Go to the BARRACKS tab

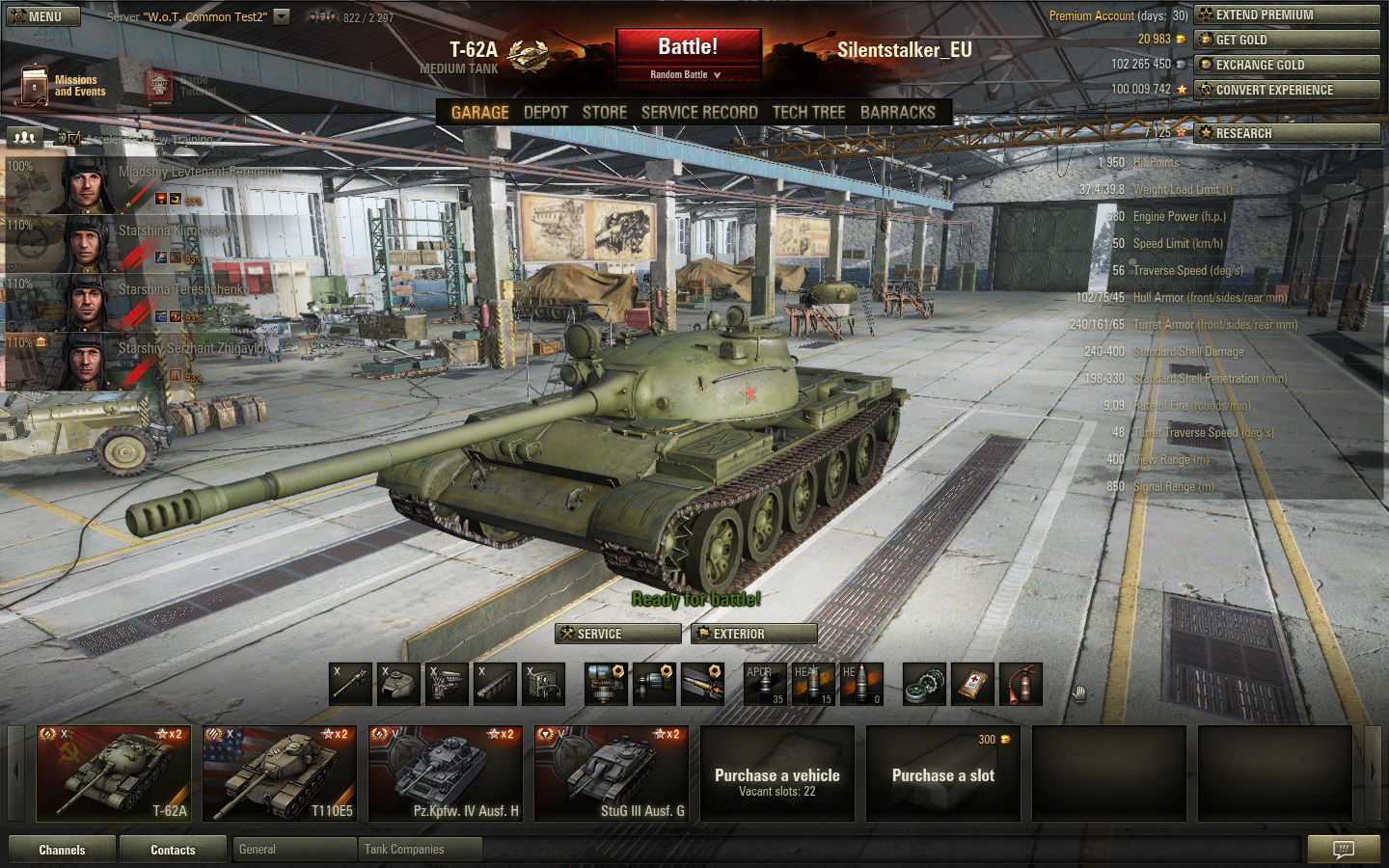coord(897,112)
